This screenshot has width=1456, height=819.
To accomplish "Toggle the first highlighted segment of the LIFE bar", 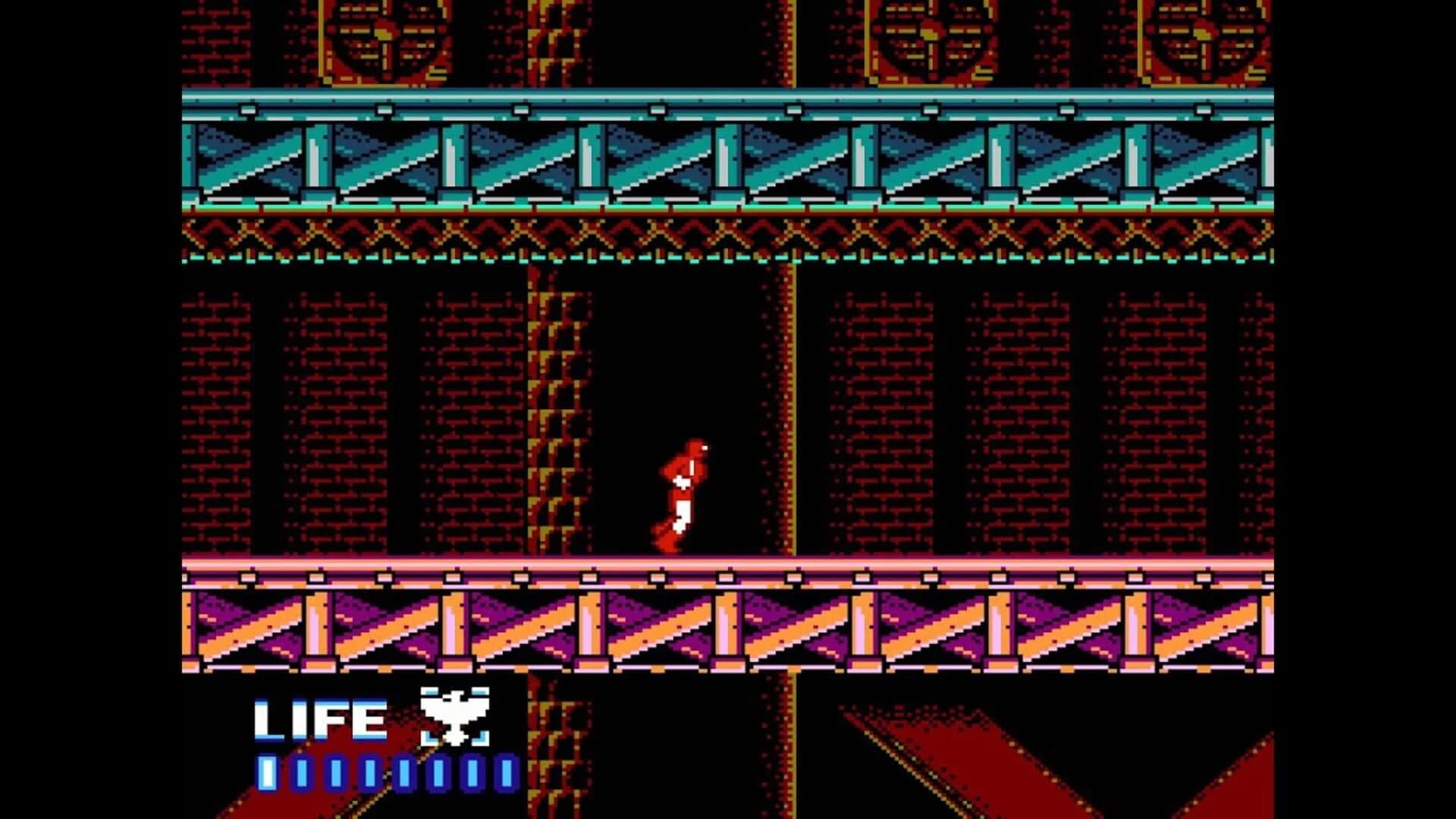I will coord(267,773).
